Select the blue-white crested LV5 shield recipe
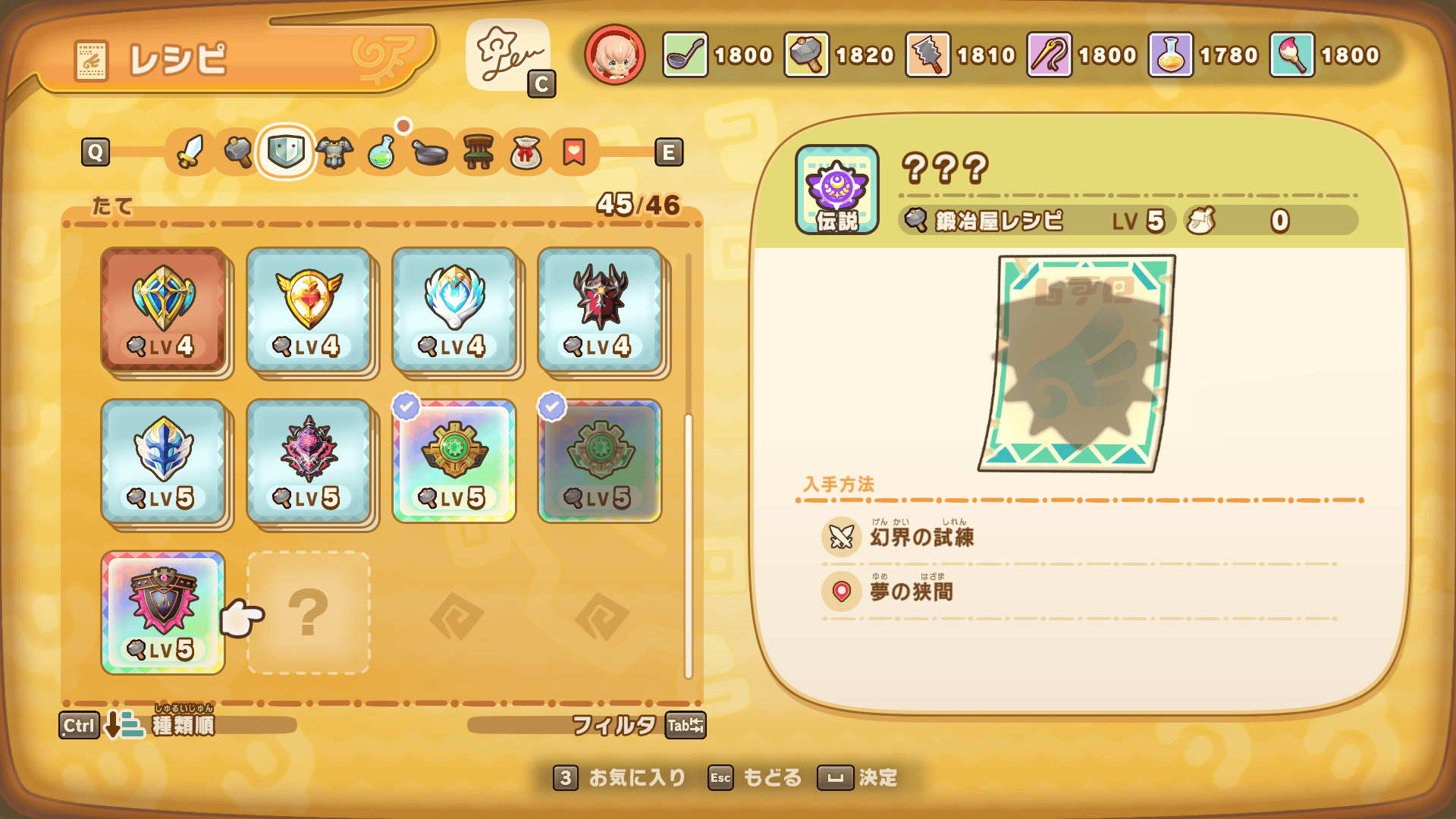 163,461
